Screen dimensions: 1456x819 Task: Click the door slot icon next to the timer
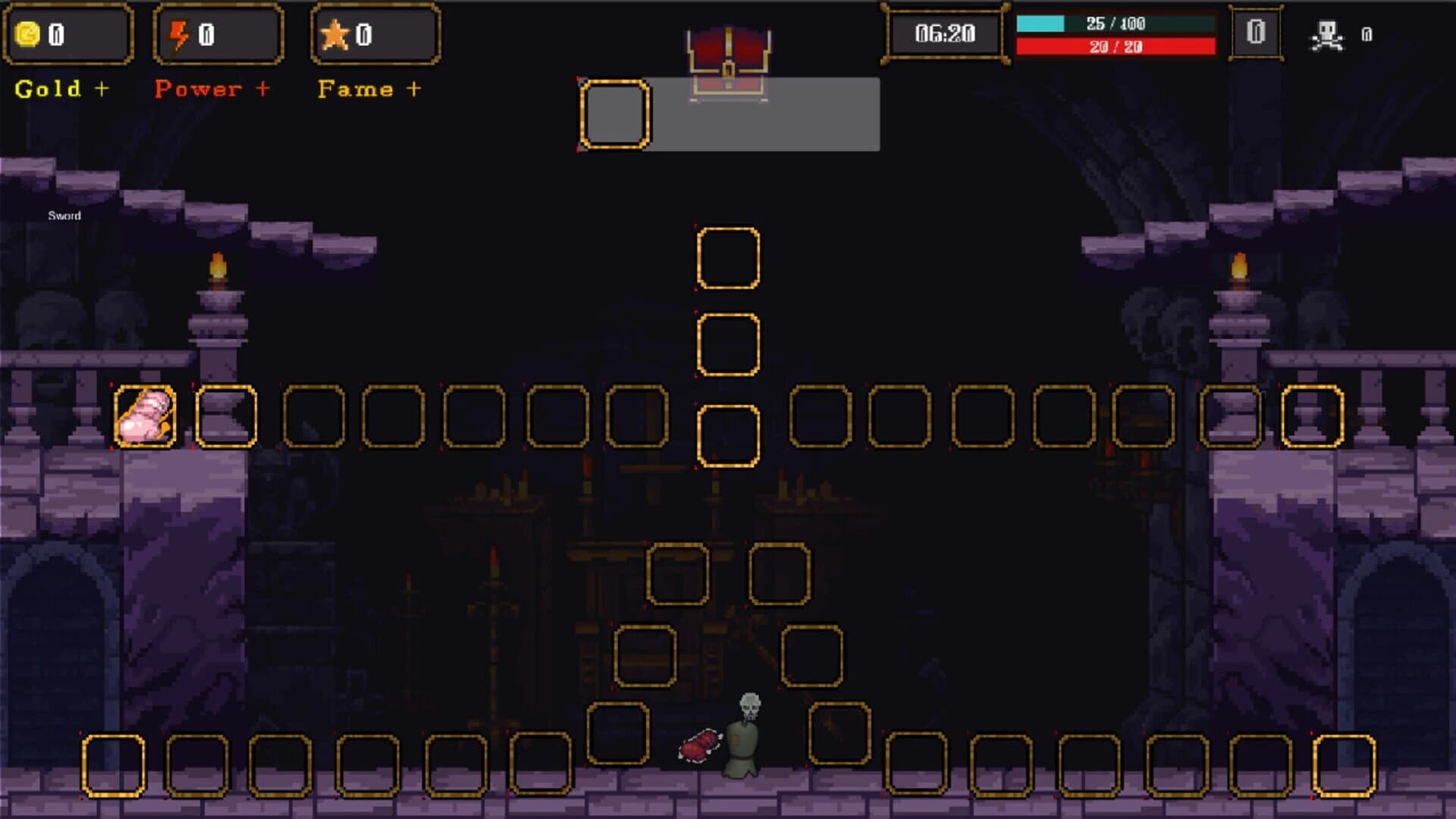coord(1255,33)
